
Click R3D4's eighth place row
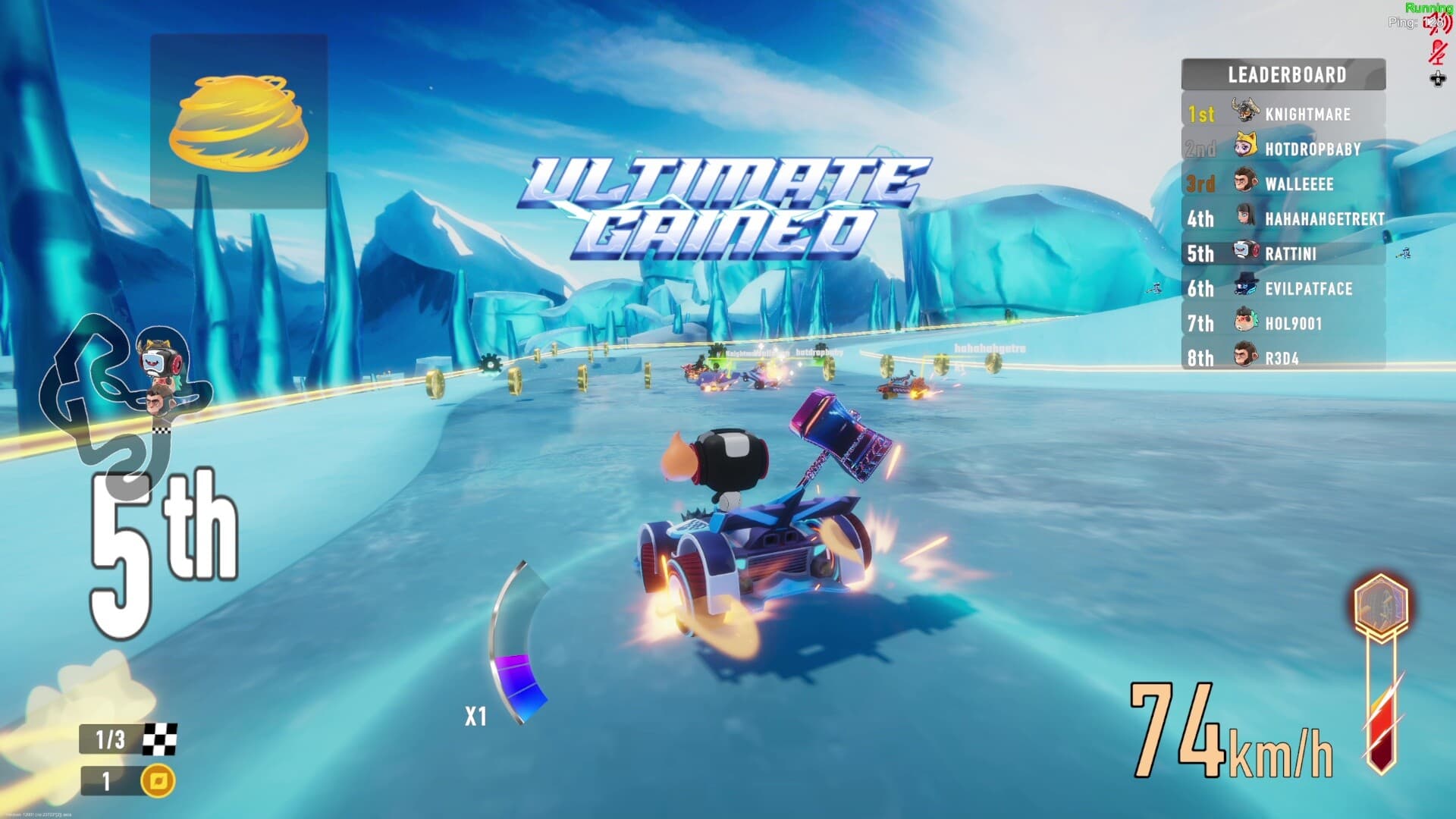(x=1283, y=358)
